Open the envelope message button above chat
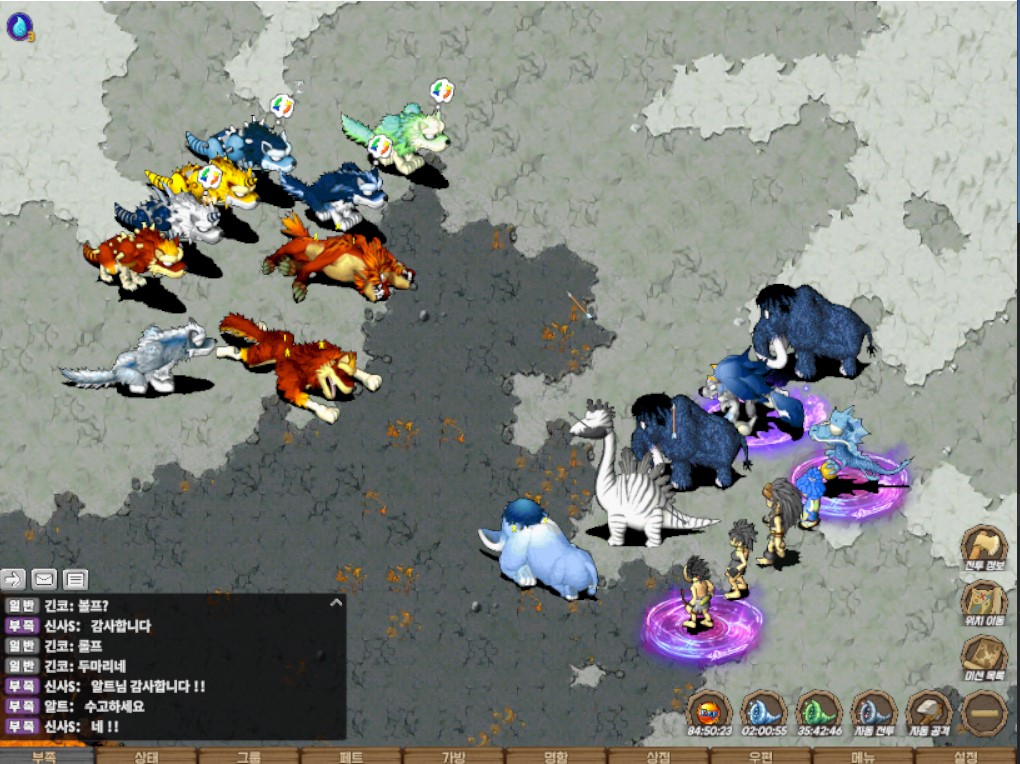 [44, 578]
